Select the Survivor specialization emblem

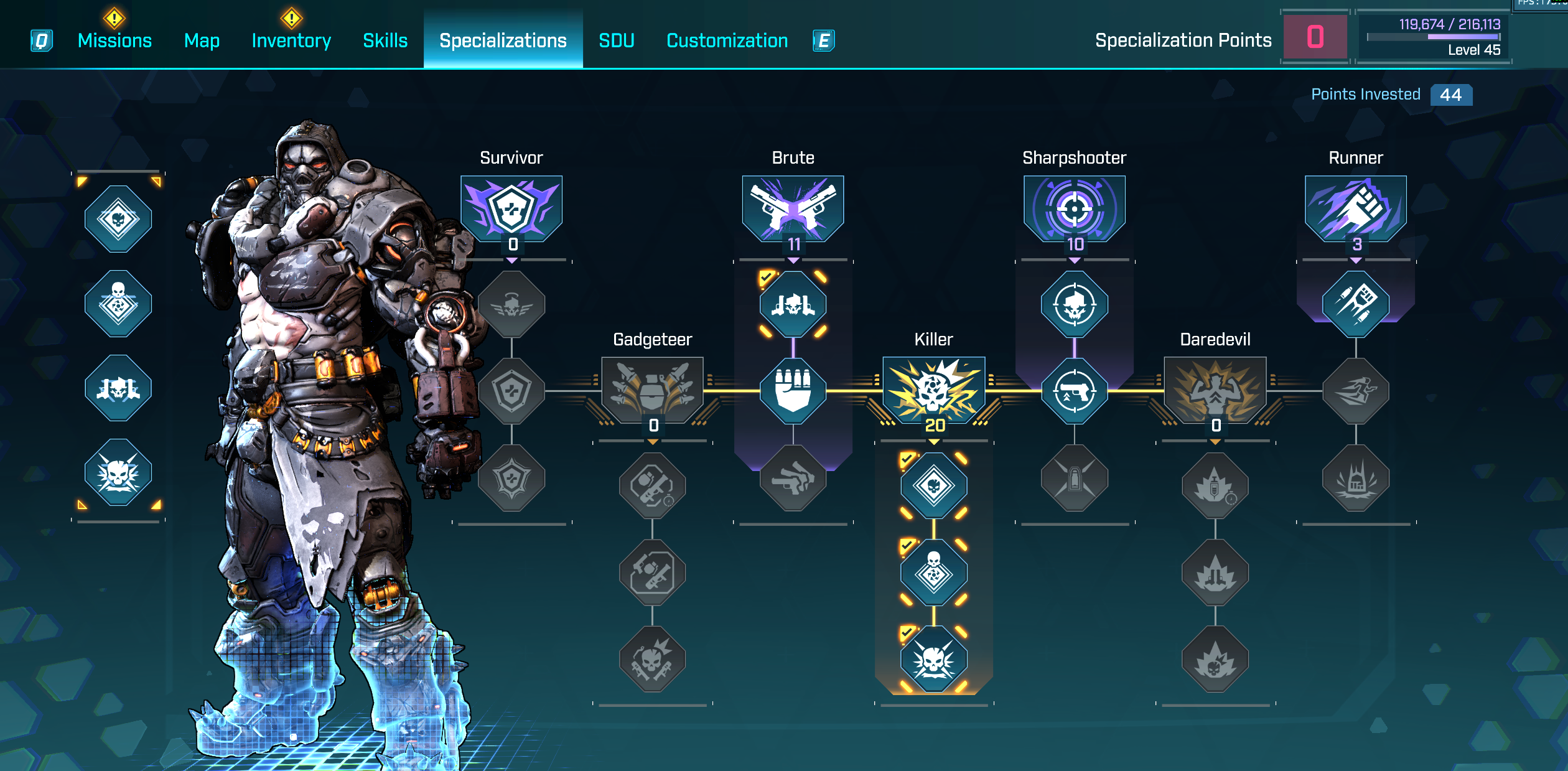511,208
